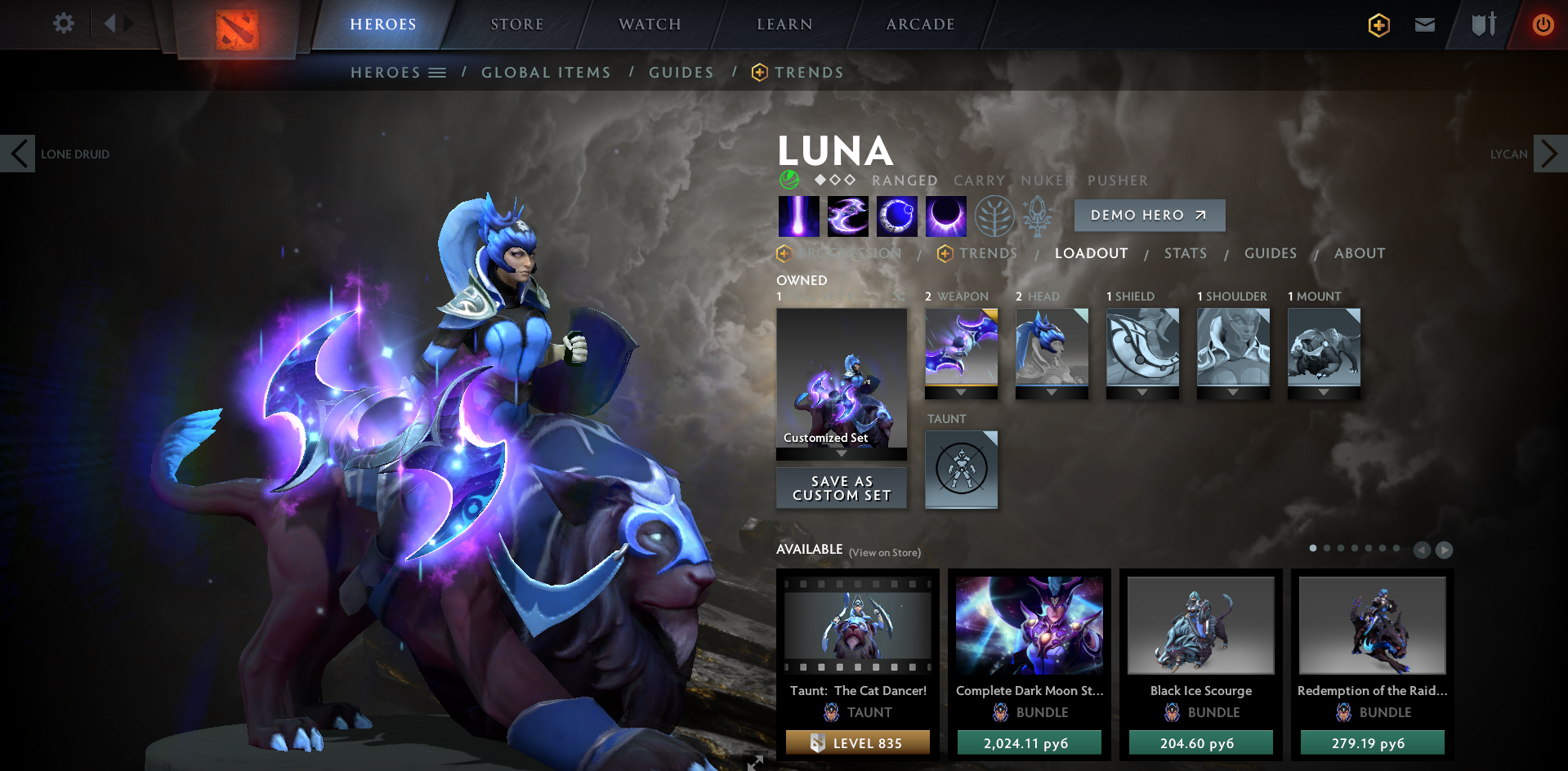Expand the Mount slot dropdown arrow
The image size is (1568, 771).
pyautogui.click(x=1324, y=391)
